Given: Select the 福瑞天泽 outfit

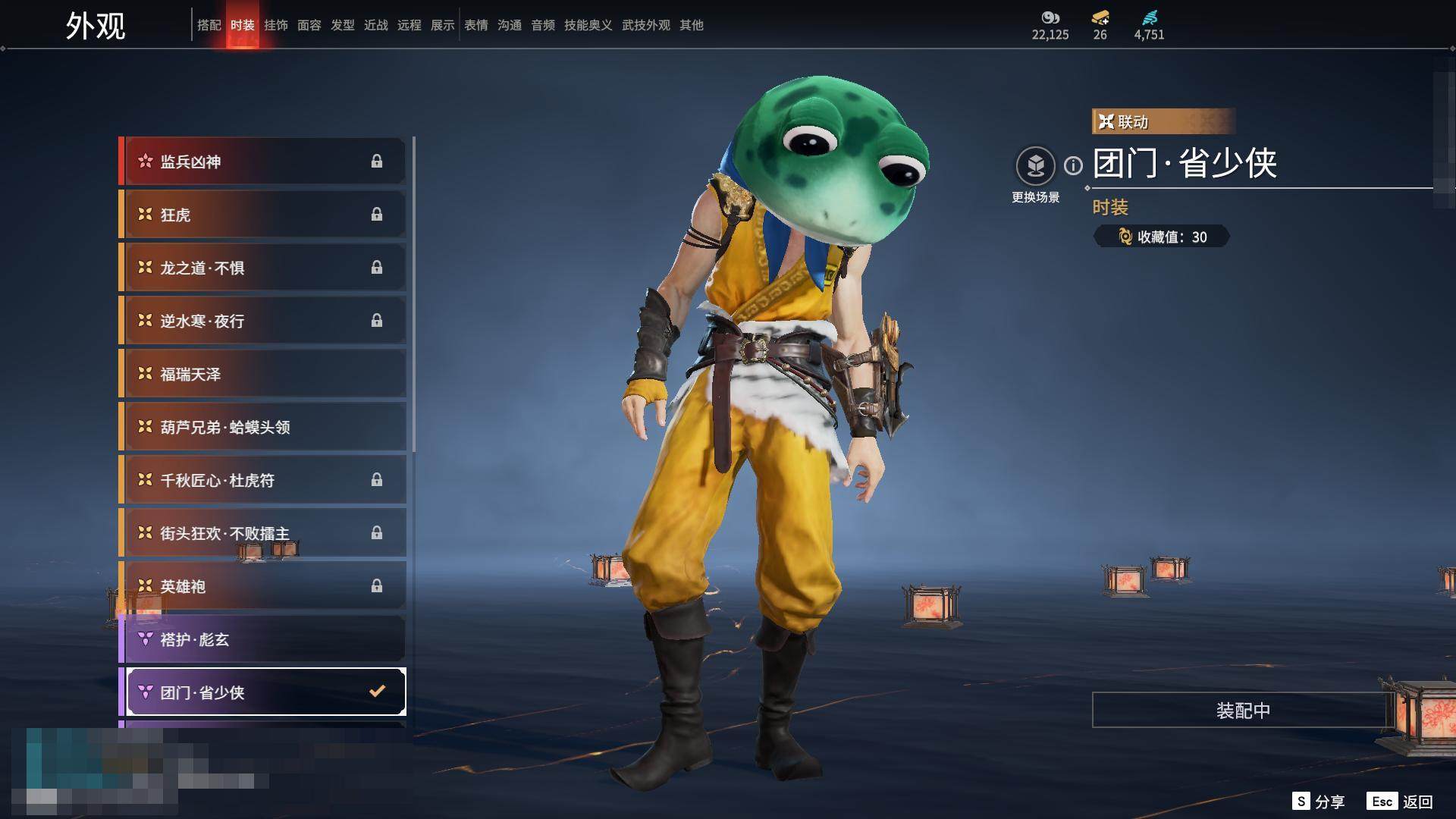Looking at the screenshot, I should pos(264,374).
